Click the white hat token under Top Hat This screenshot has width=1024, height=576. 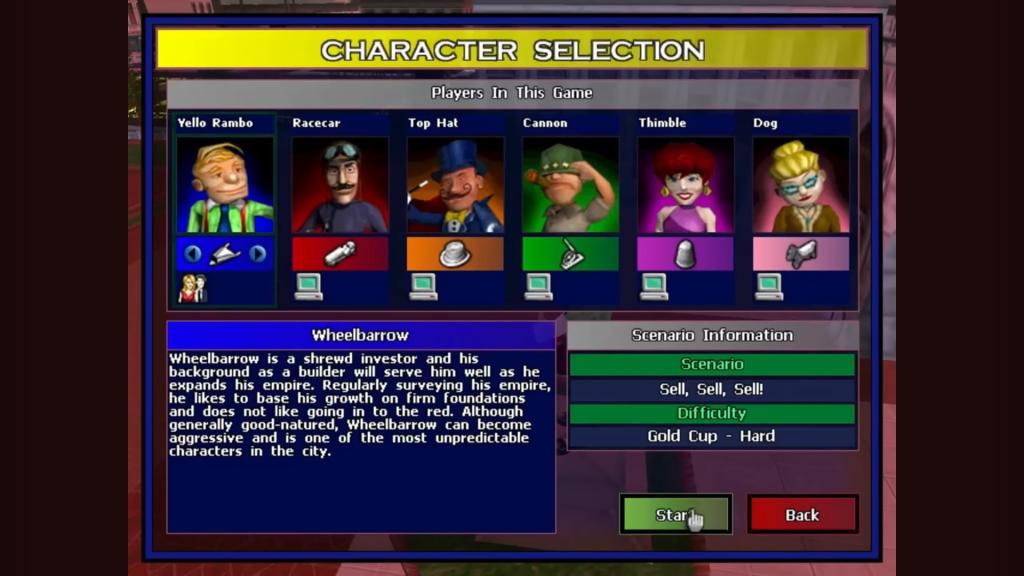455,254
